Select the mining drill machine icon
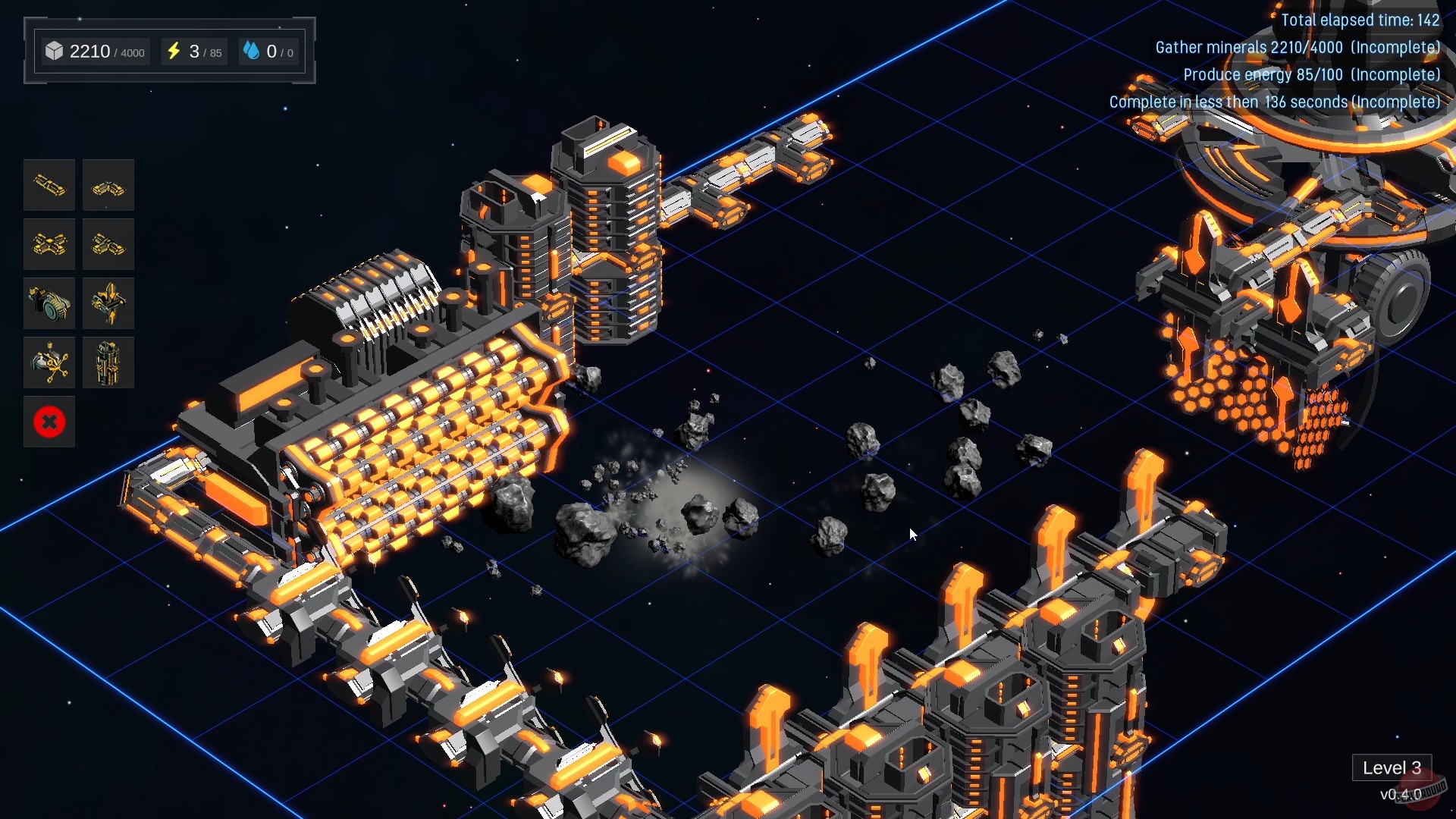The width and height of the screenshot is (1456, 819). [x=49, y=303]
